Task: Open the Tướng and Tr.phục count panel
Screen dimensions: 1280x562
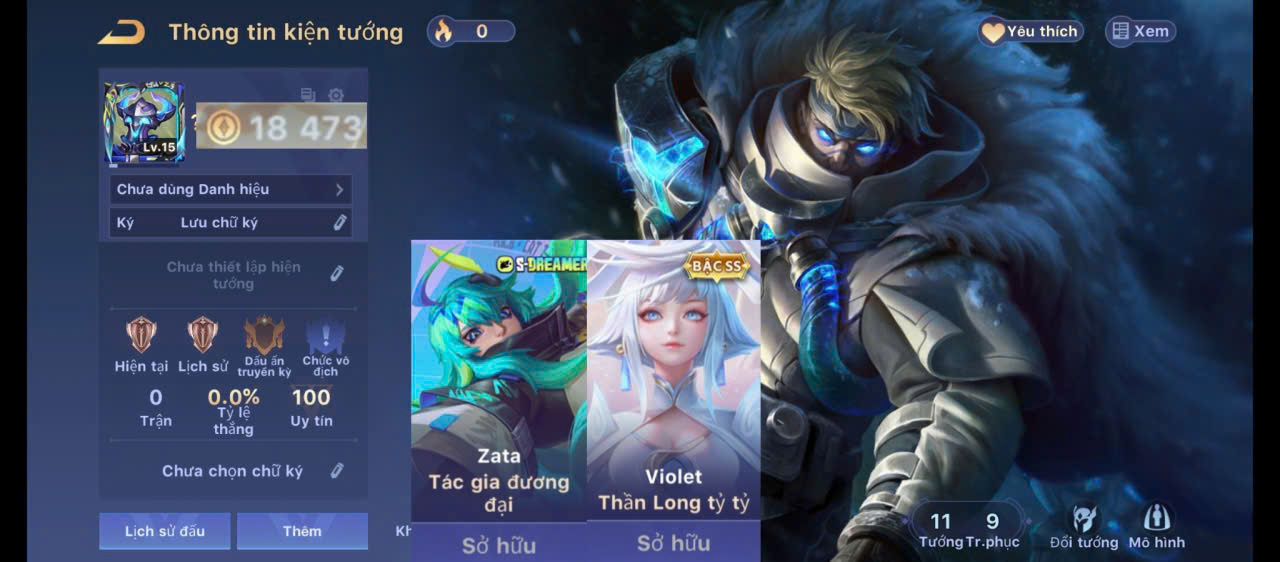Action: (967, 527)
